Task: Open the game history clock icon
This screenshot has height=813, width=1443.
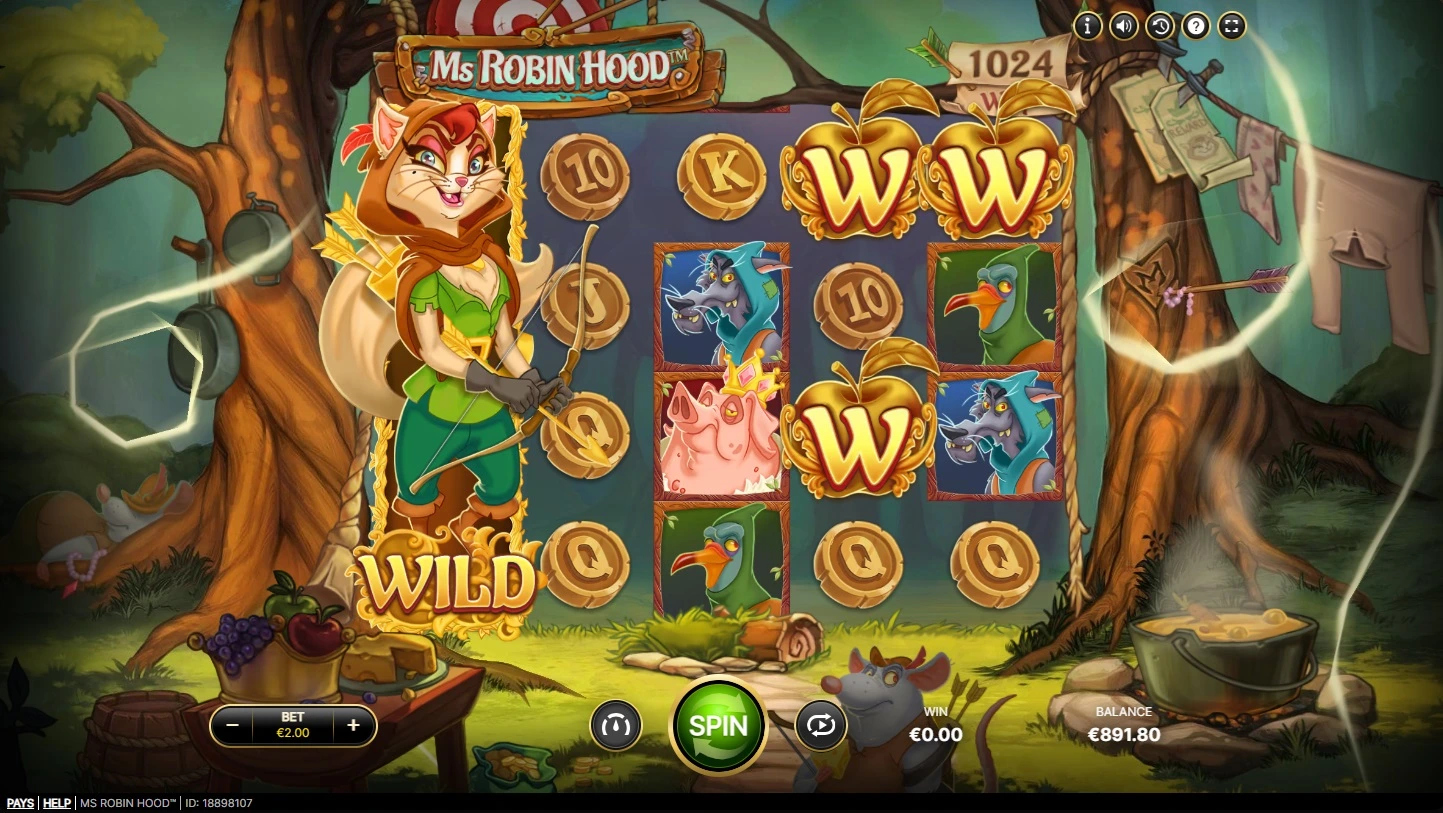Action: (1160, 26)
